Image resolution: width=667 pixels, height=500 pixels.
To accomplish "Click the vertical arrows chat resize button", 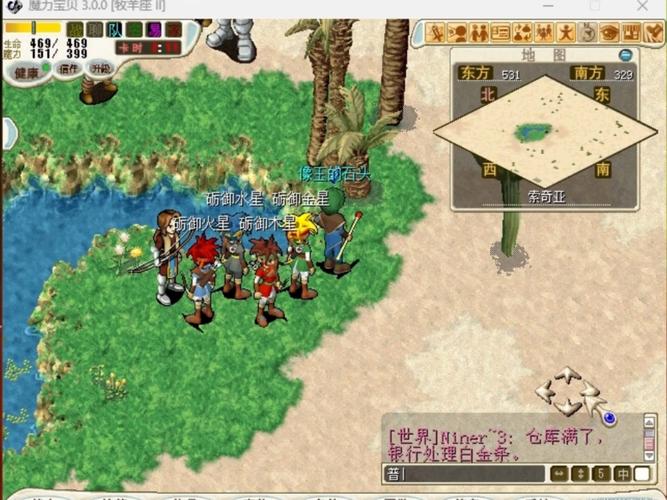I will point(581,473).
